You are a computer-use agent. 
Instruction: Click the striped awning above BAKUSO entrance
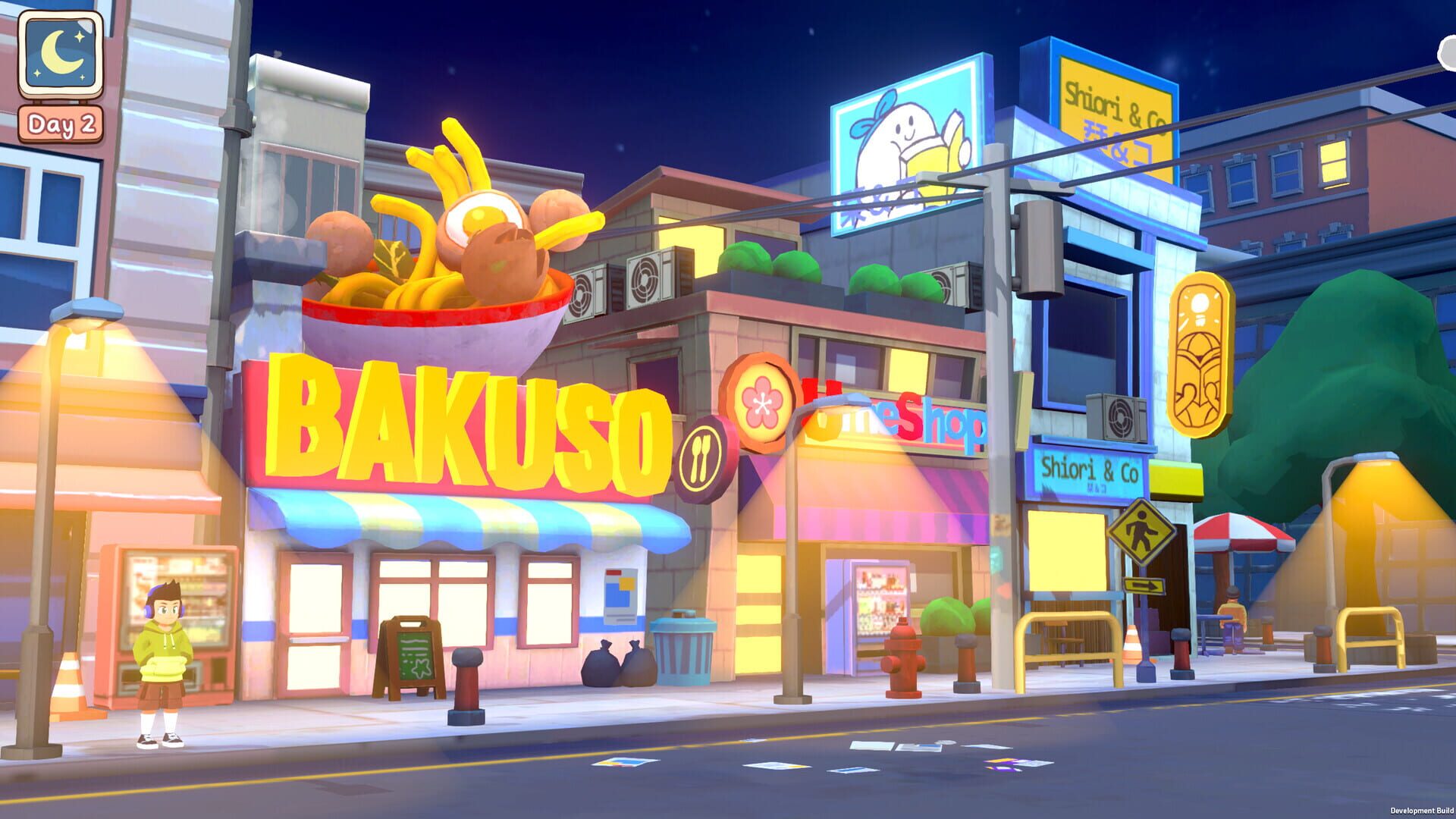coord(470,516)
